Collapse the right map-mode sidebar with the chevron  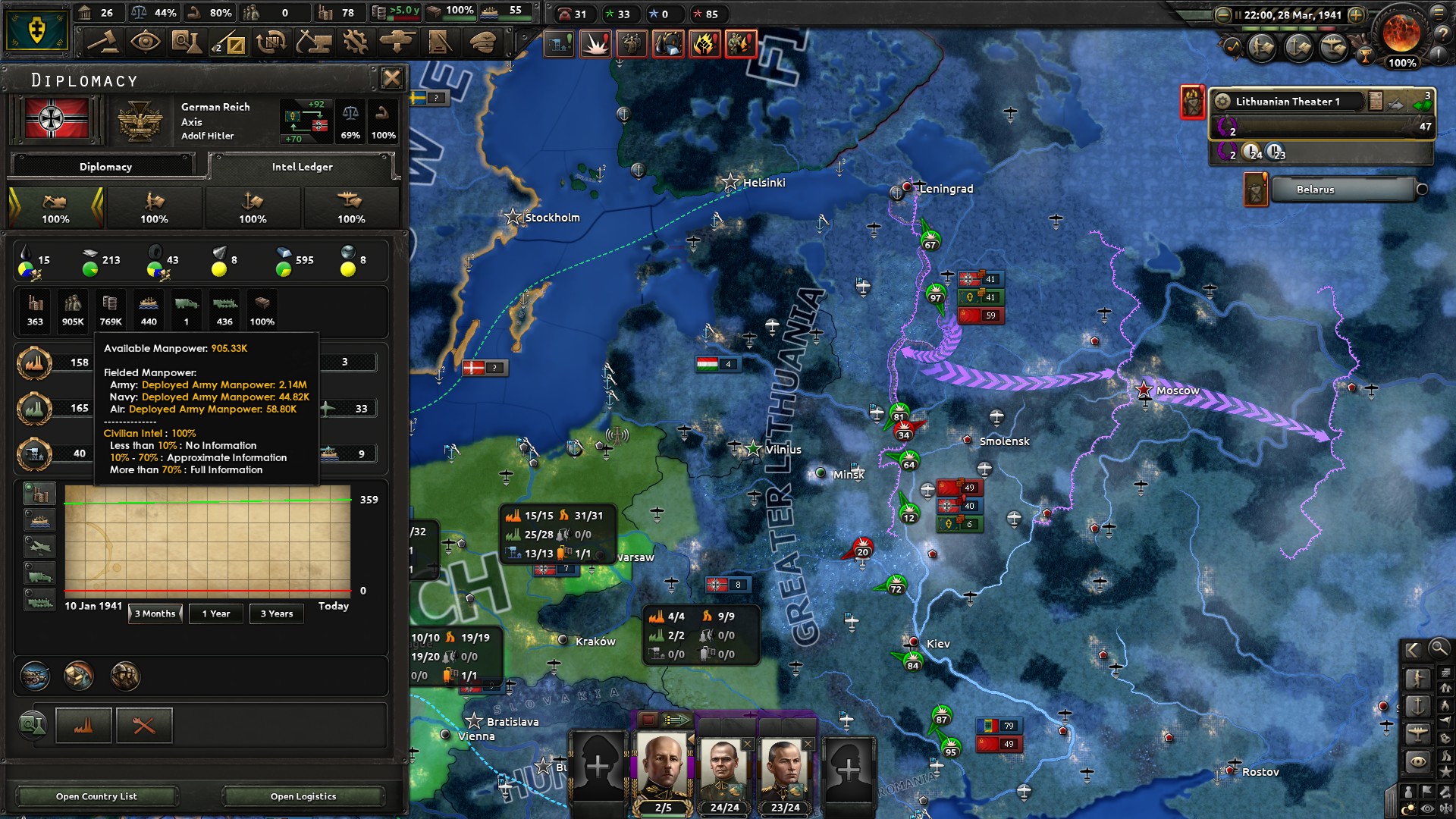pos(1412,649)
